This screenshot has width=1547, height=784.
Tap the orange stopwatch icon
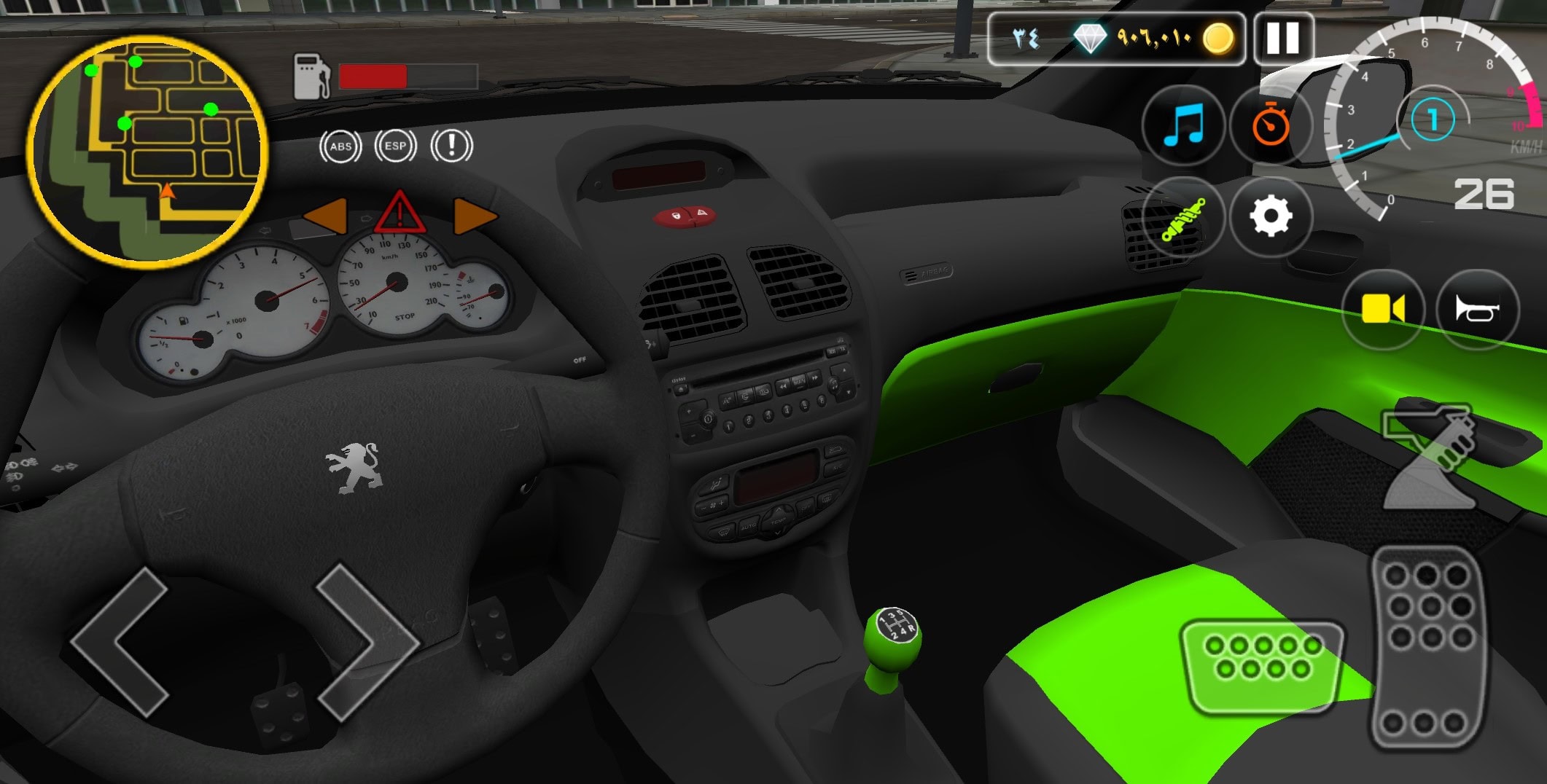pos(1271,125)
